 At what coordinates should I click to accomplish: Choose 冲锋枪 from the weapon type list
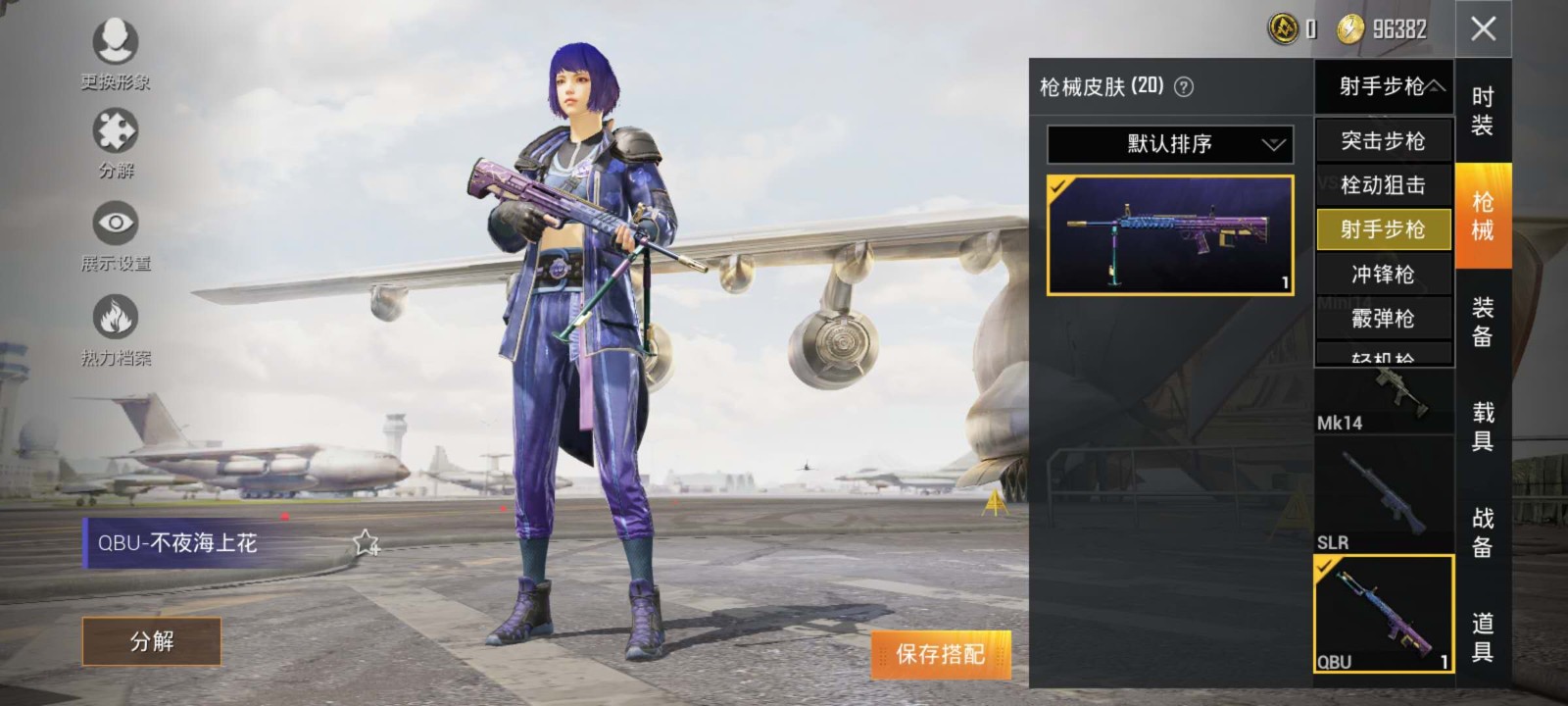coord(1383,275)
